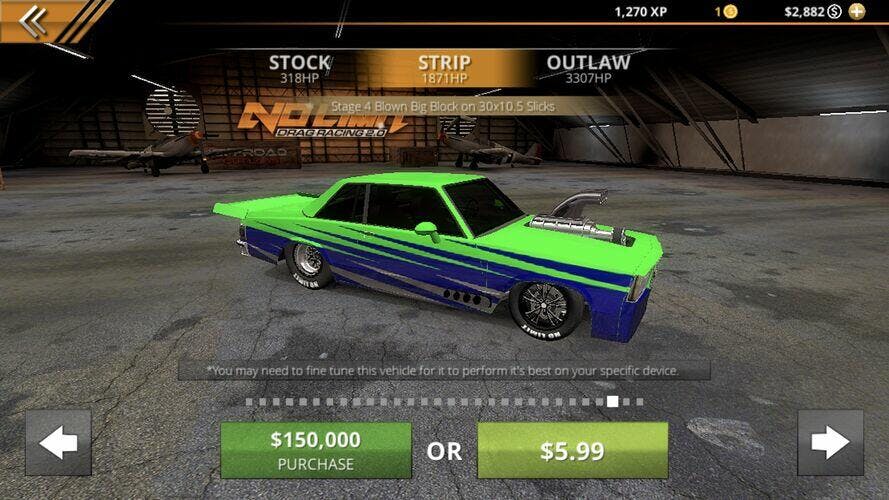The height and width of the screenshot is (500, 889).
Task: Purchase the car for $150,000
Action: [x=315, y=450]
